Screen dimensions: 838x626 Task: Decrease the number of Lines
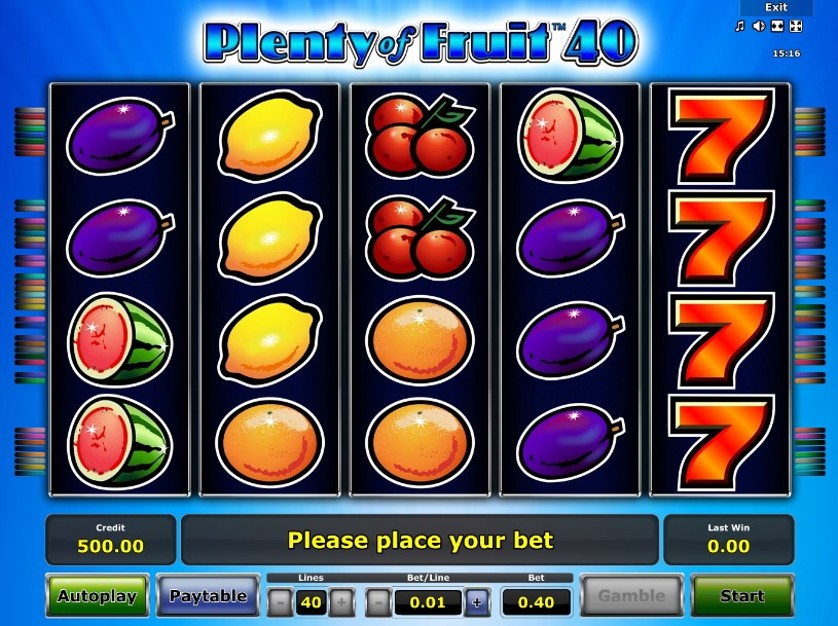click(281, 602)
